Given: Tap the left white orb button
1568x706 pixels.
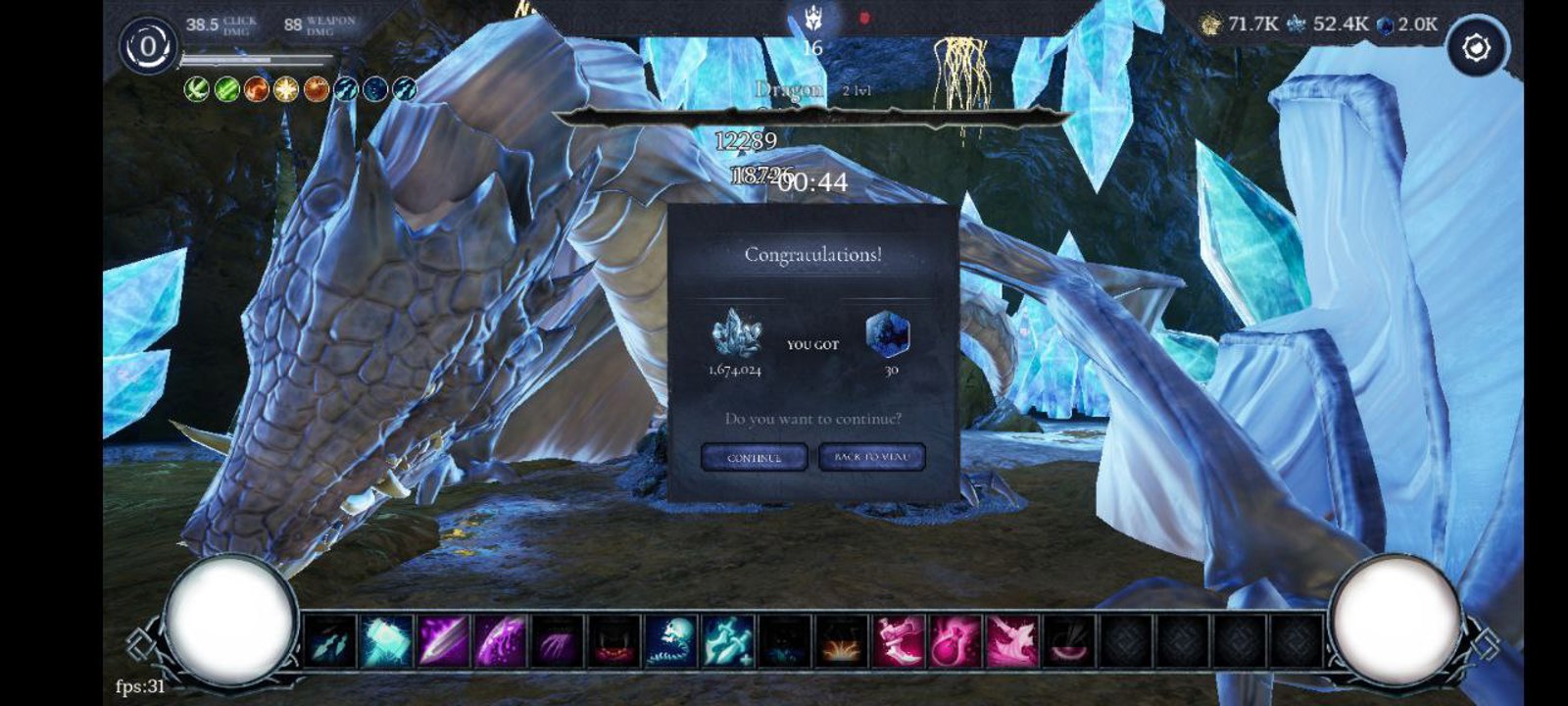Looking at the screenshot, I should coord(231,618).
